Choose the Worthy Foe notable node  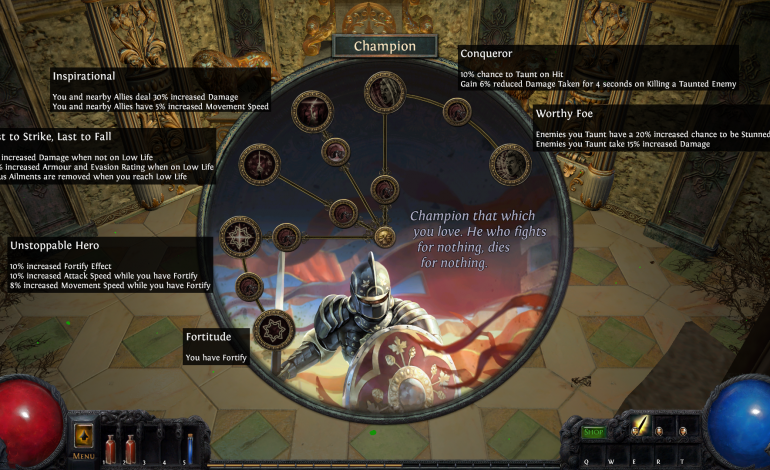[509, 164]
